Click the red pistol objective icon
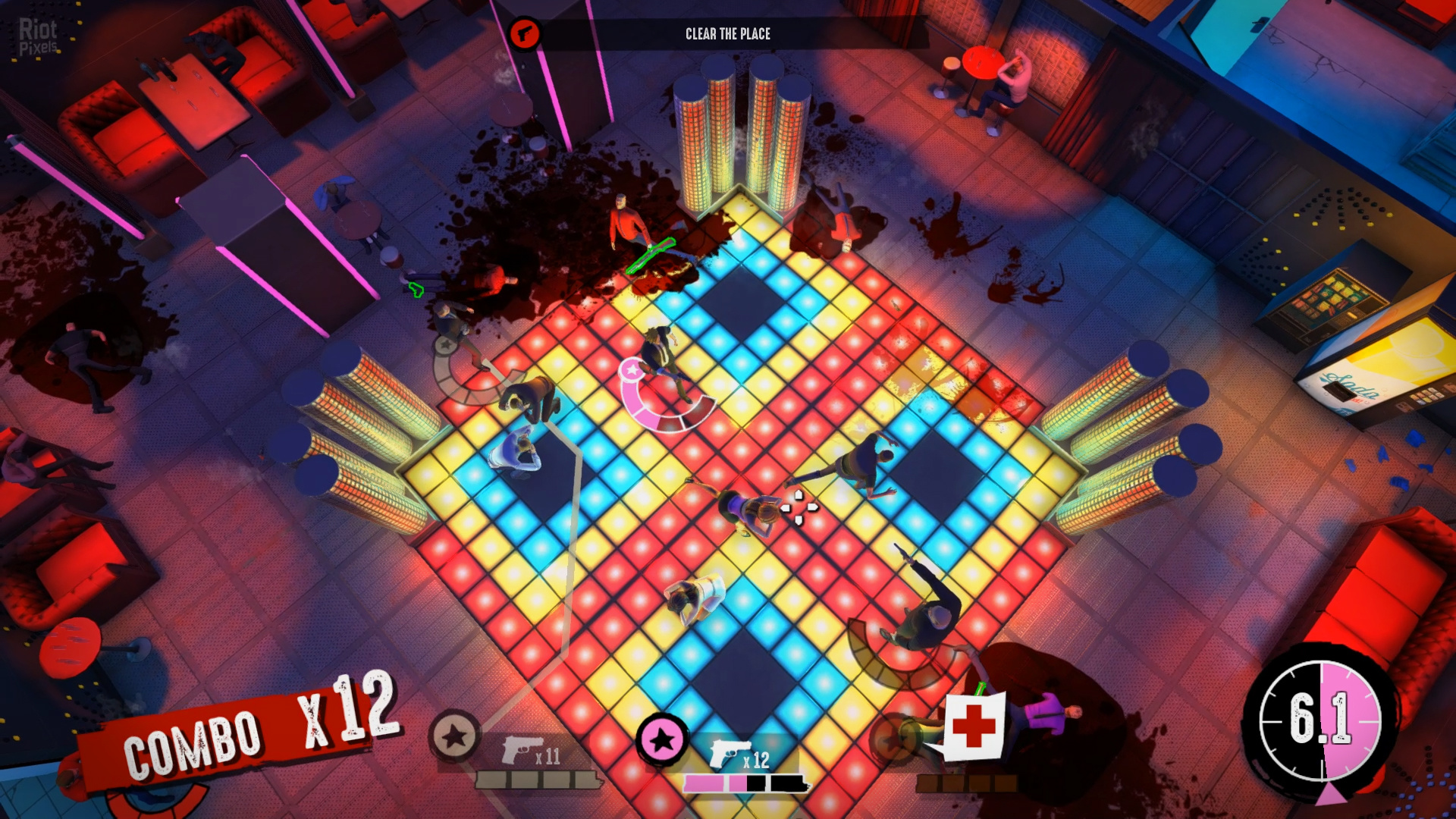1456x819 pixels. click(x=525, y=34)
